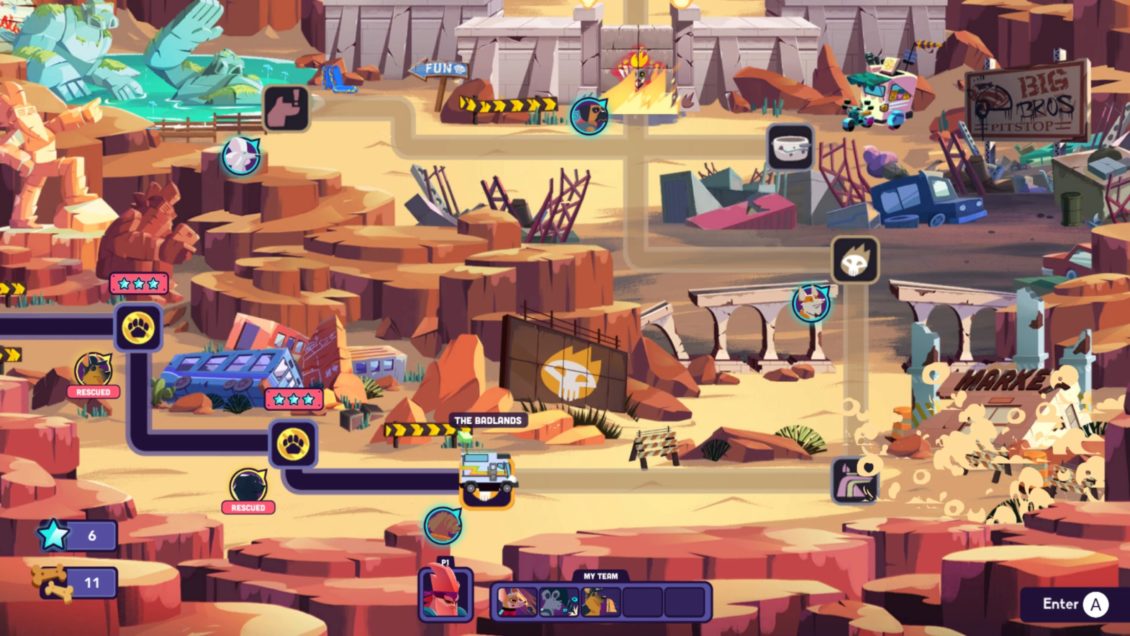This screenshot has width=1130, height=636.
Task: Click the corgi marker by the ruined bridge
Action: point(811,302)
